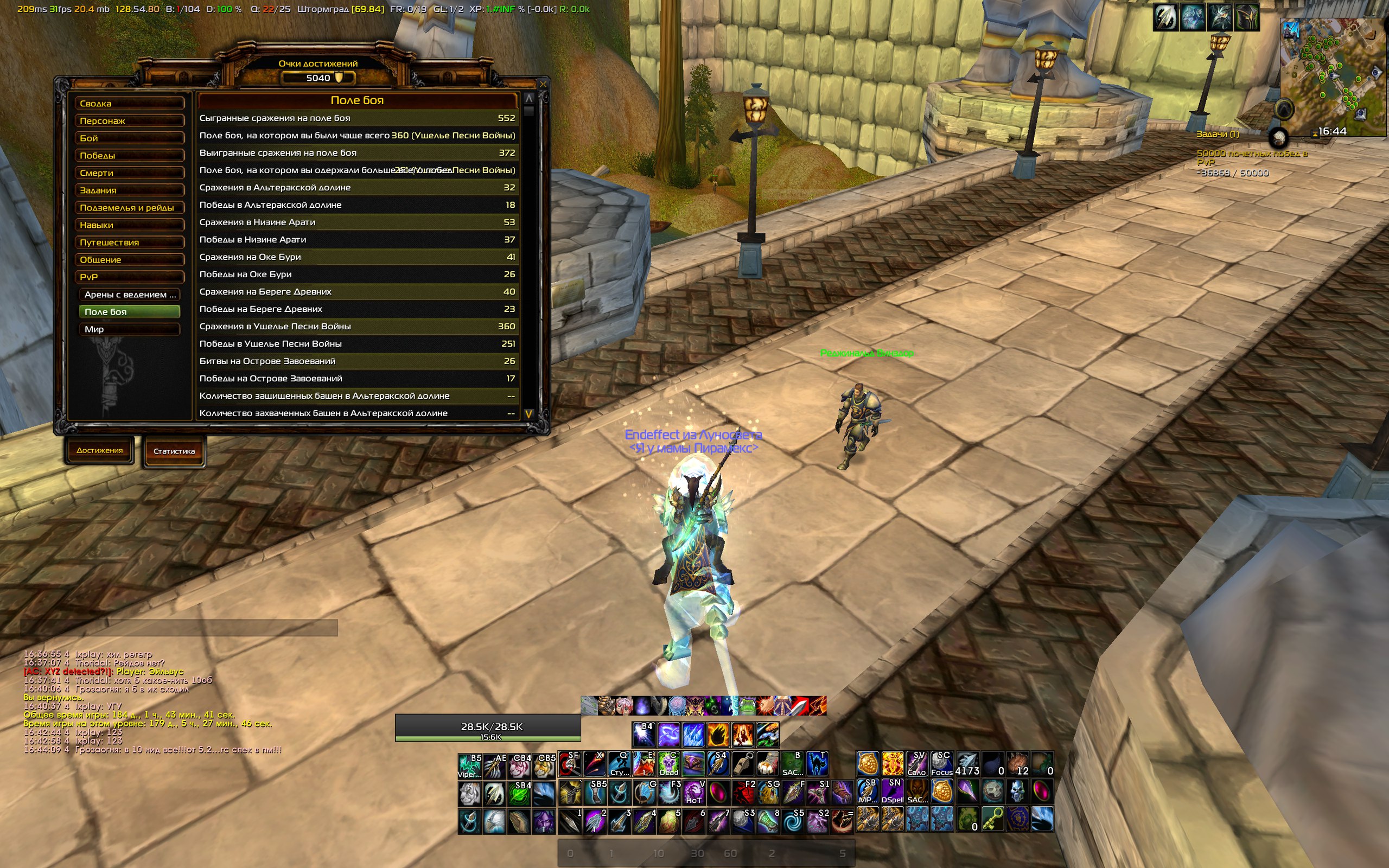Open Арены с ведением subcategory
Screen dimensions: 1389x868
[130, 295]
